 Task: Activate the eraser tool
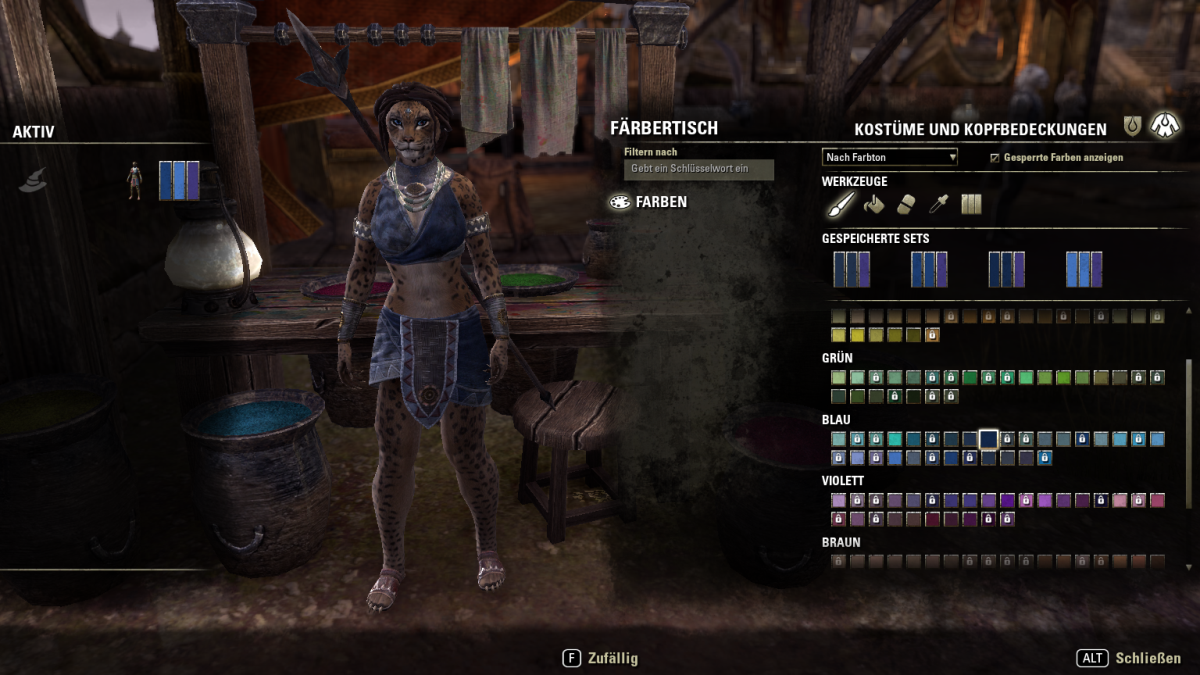pyautogui.click(x=906, y=204)
